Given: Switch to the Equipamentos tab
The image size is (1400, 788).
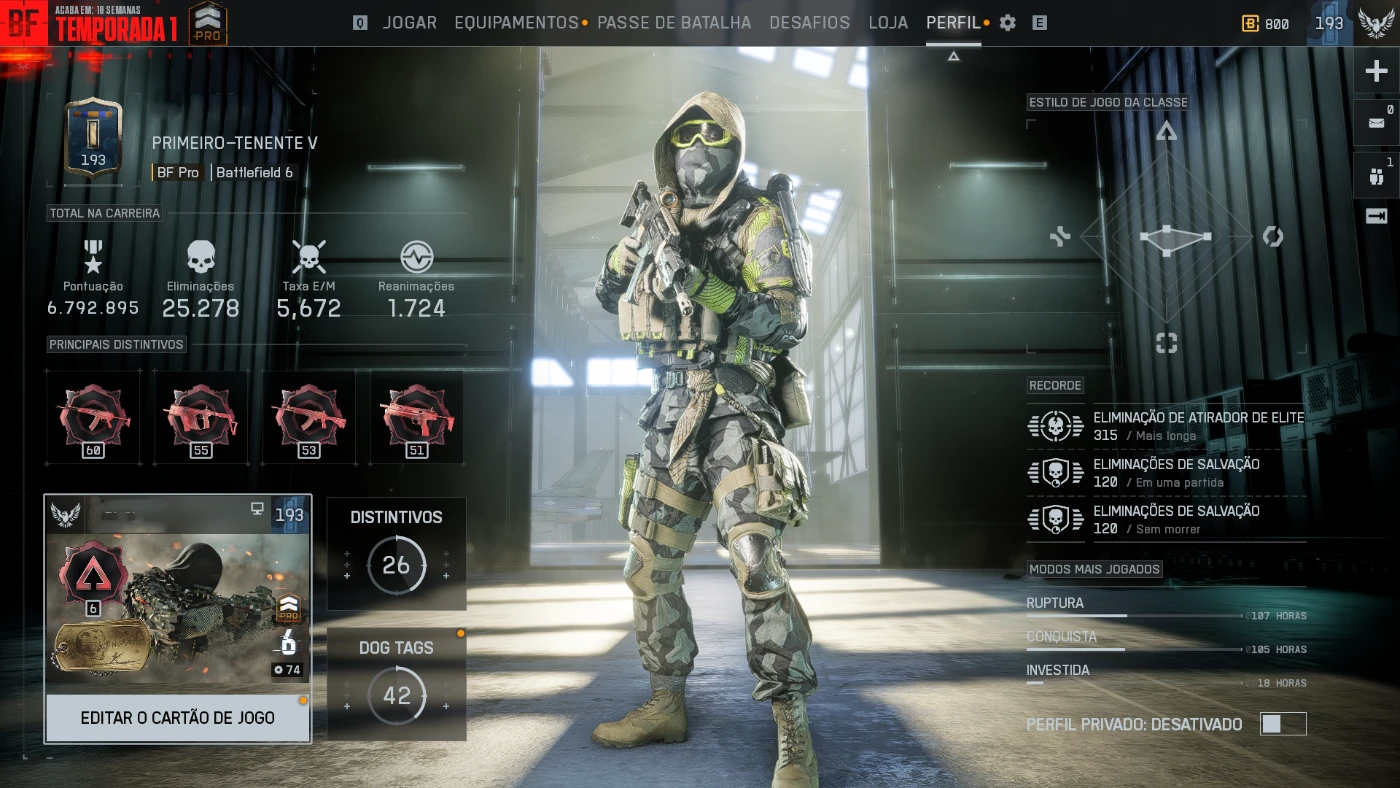Looking at the screenshot, I should click(x=516, y=23).
